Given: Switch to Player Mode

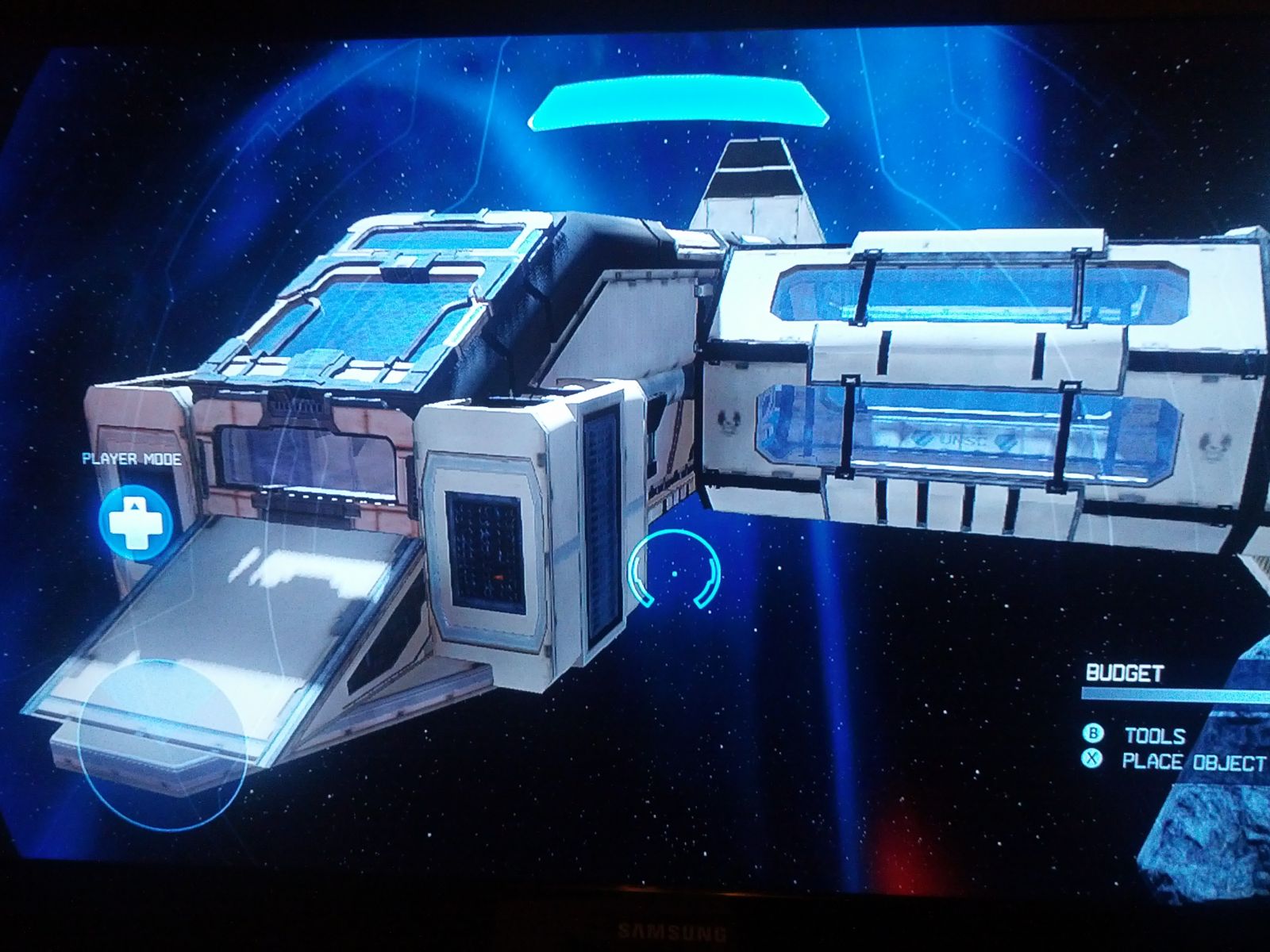Looking at the screenshot, I should 136,521.
